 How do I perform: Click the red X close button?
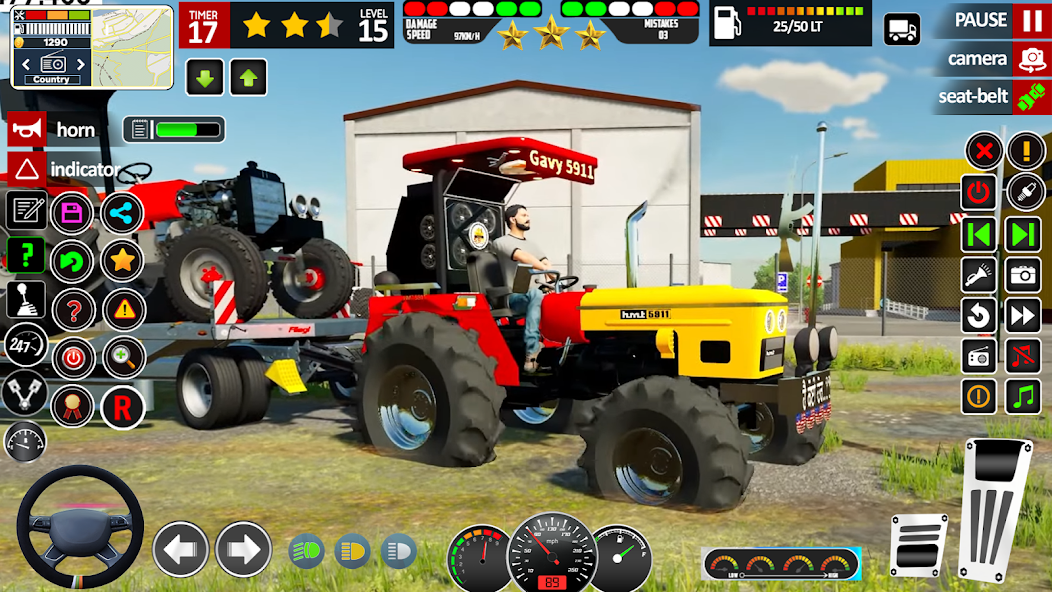click(x=984, y=151)
